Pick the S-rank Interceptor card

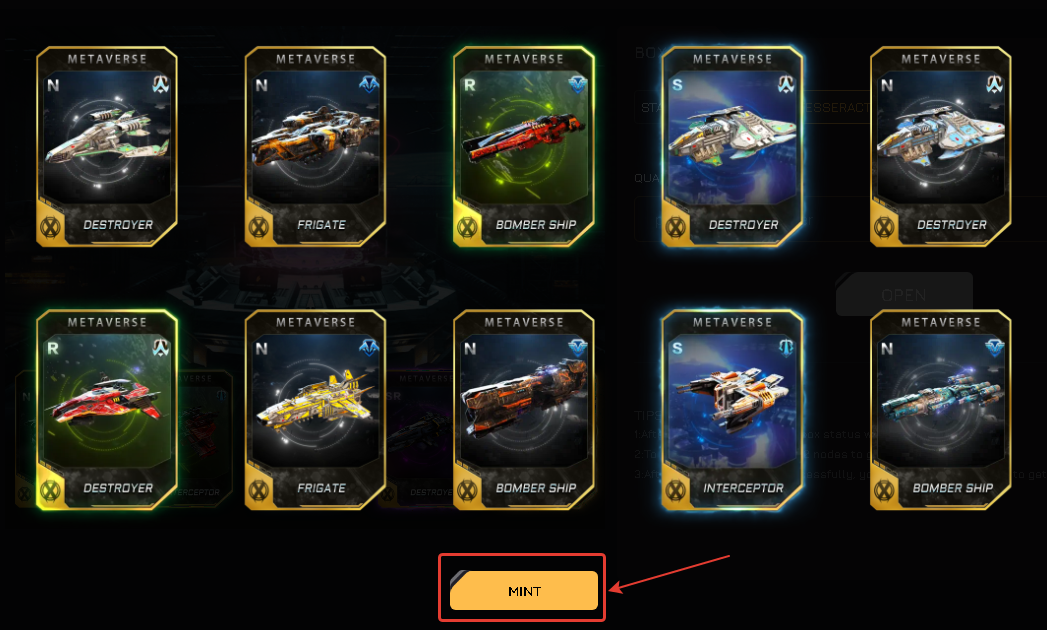[x=731, y=408]
